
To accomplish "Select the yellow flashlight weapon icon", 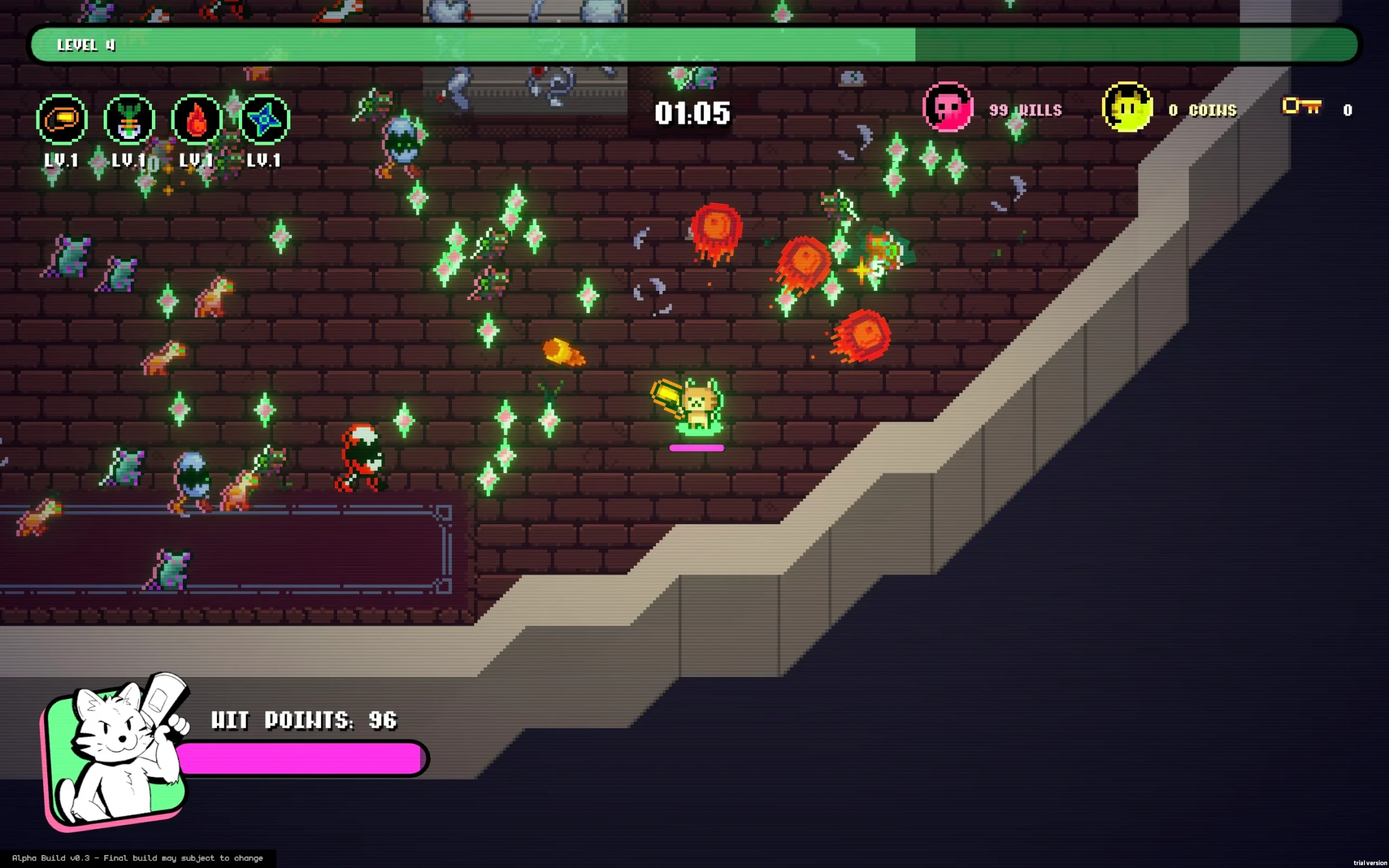I will [62, 119].
